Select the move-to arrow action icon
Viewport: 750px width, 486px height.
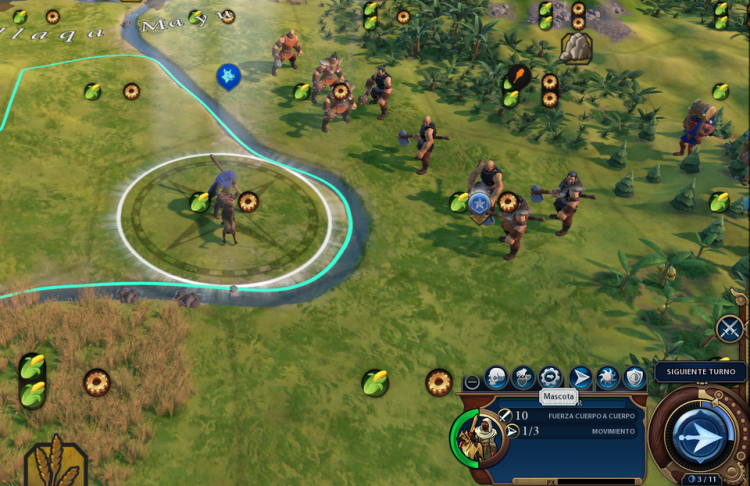coord(580,378)
